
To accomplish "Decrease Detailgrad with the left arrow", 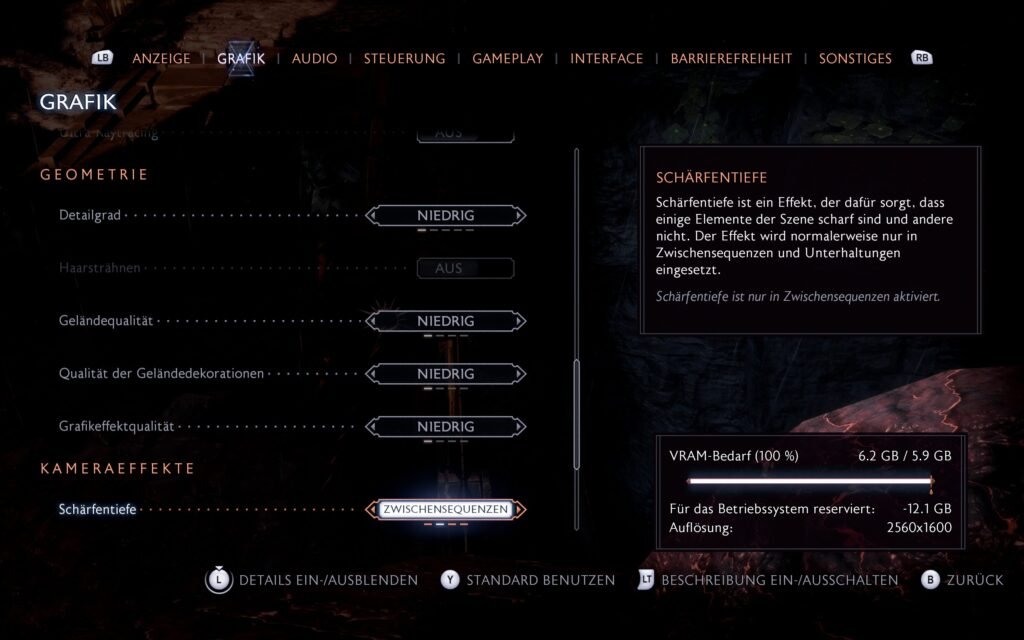I will [x=373, y=215].
